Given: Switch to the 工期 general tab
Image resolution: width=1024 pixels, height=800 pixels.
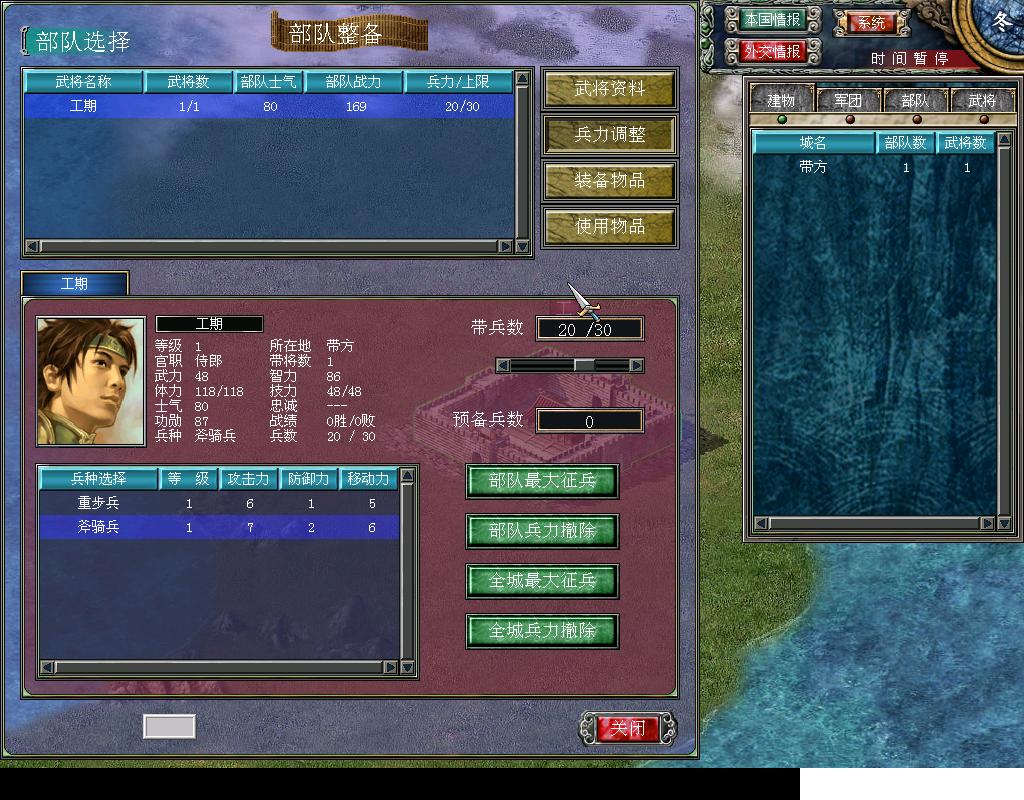Looking at the screenshot, I should coord(75,284).
